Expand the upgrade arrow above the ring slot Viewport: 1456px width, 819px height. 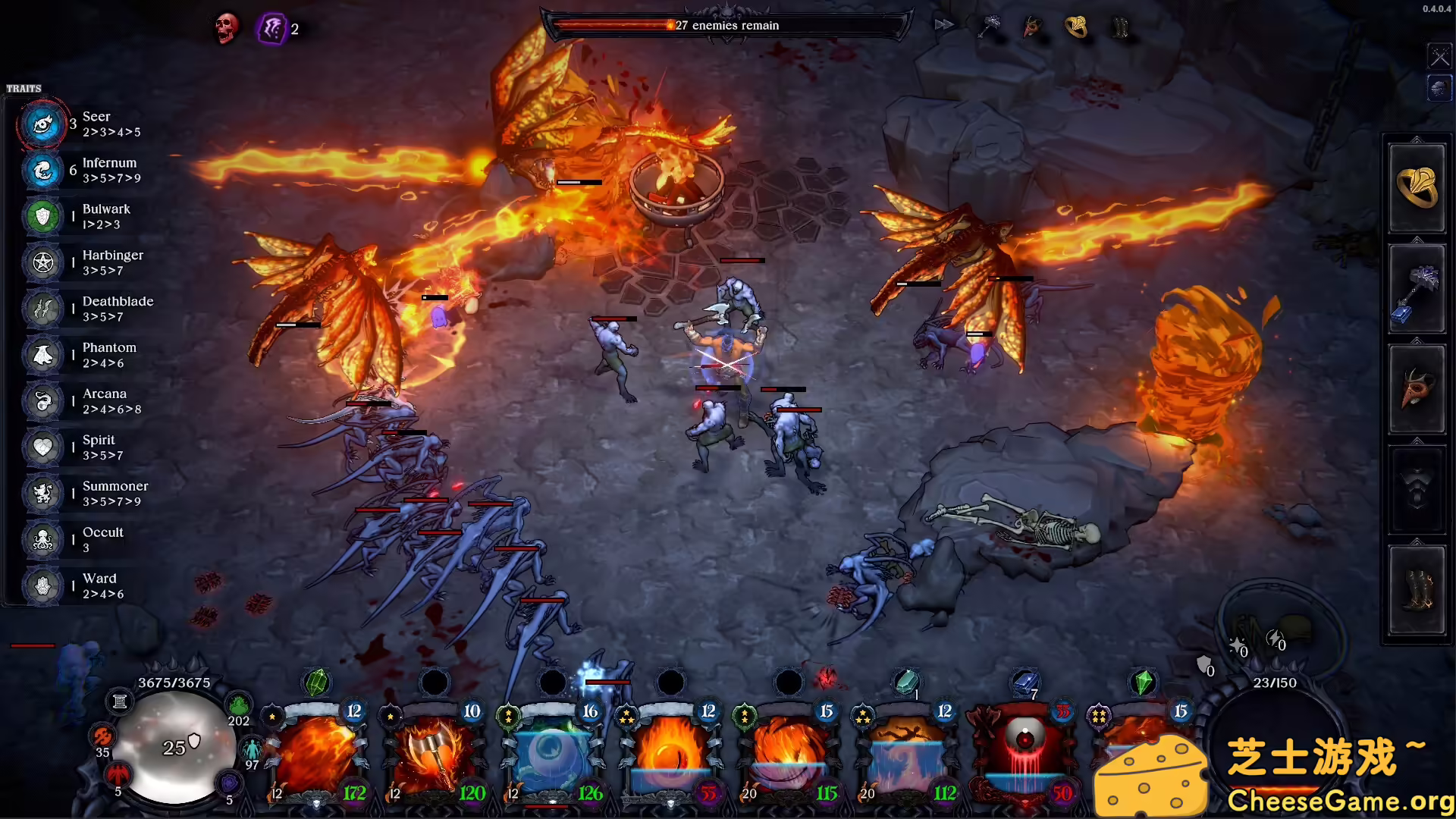point(1417,140)
